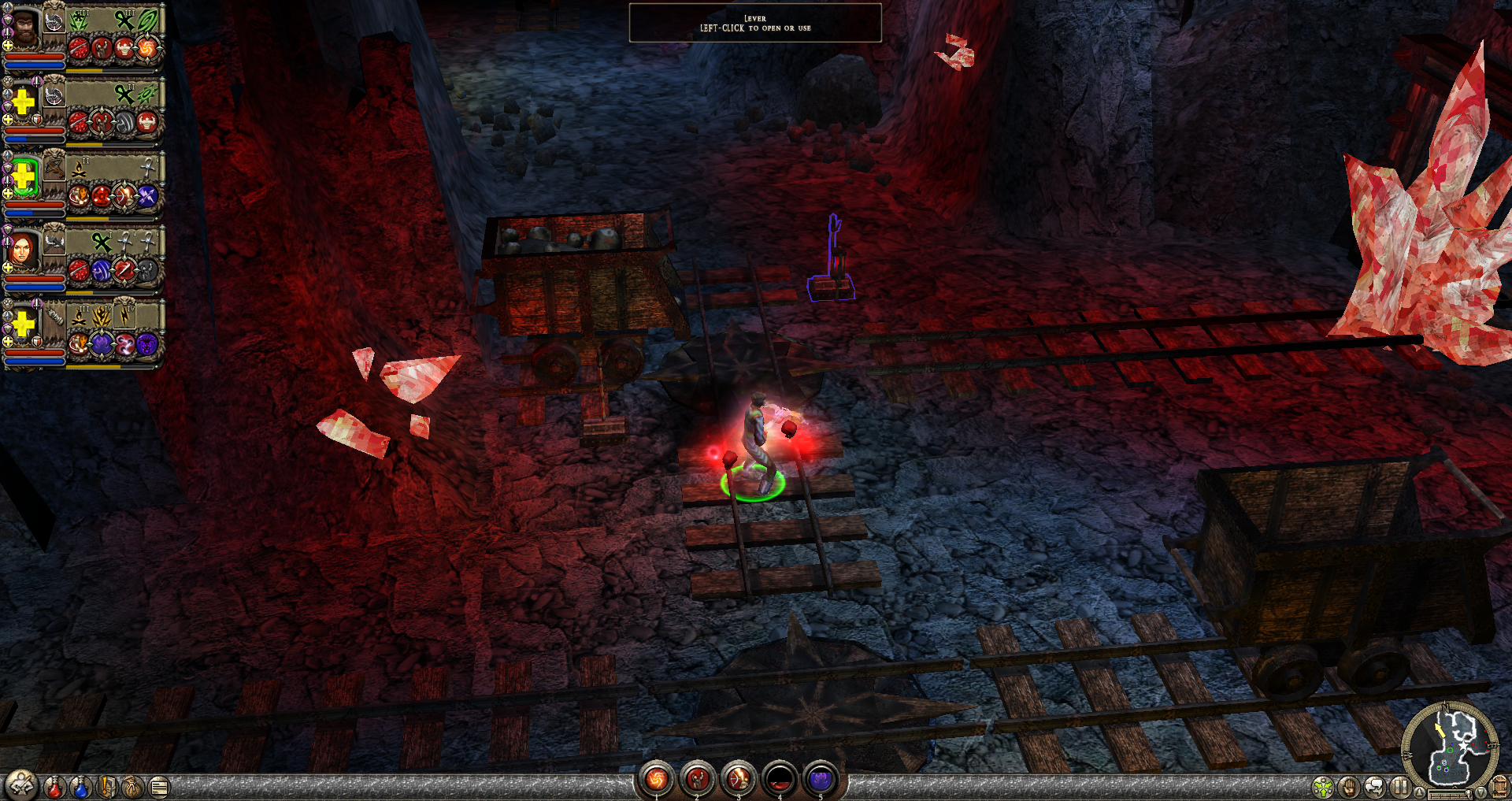The image size is (1512, 801).
Task: Open the chat speech bubbles
Action: (1375, 787)
